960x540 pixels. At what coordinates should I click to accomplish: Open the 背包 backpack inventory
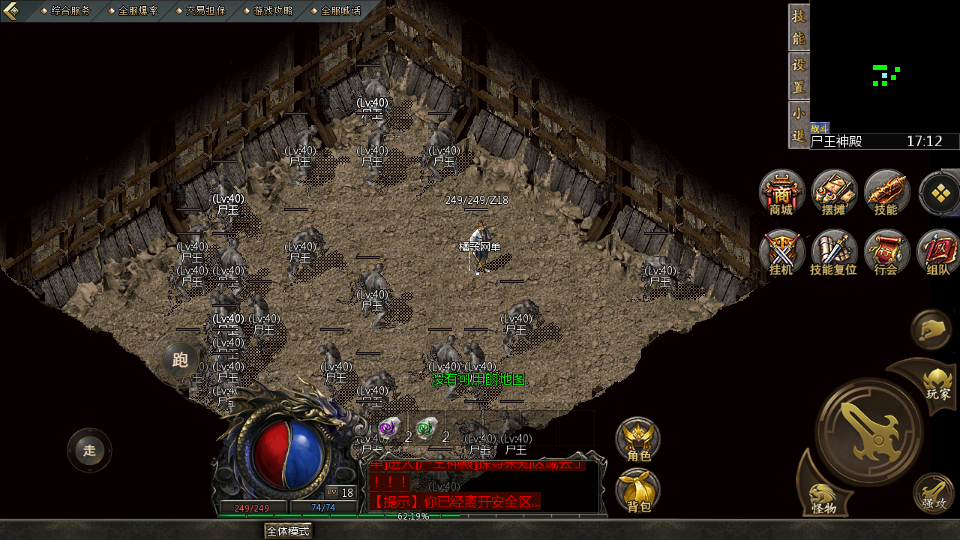click(638, 490)
